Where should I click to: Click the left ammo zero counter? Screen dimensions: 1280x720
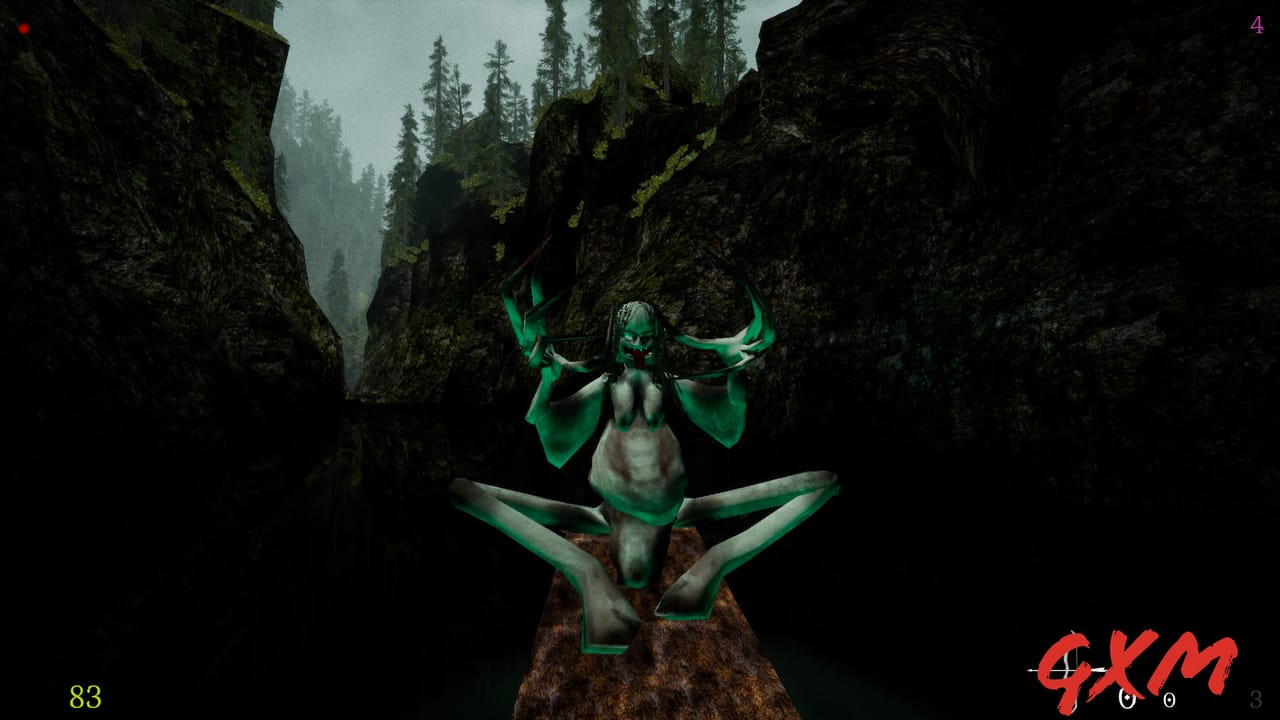1127,700
